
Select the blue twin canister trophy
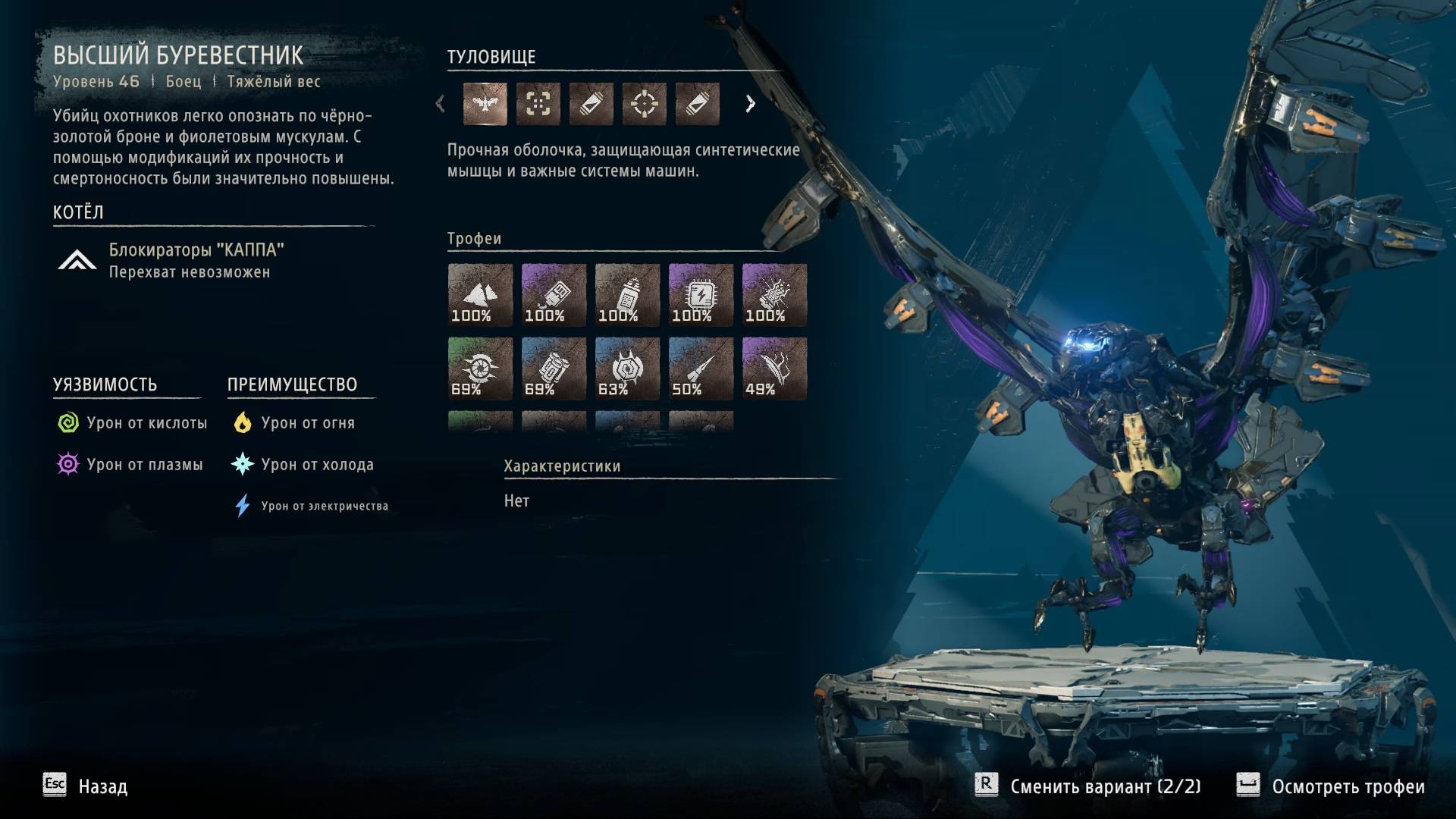point(554,369)
